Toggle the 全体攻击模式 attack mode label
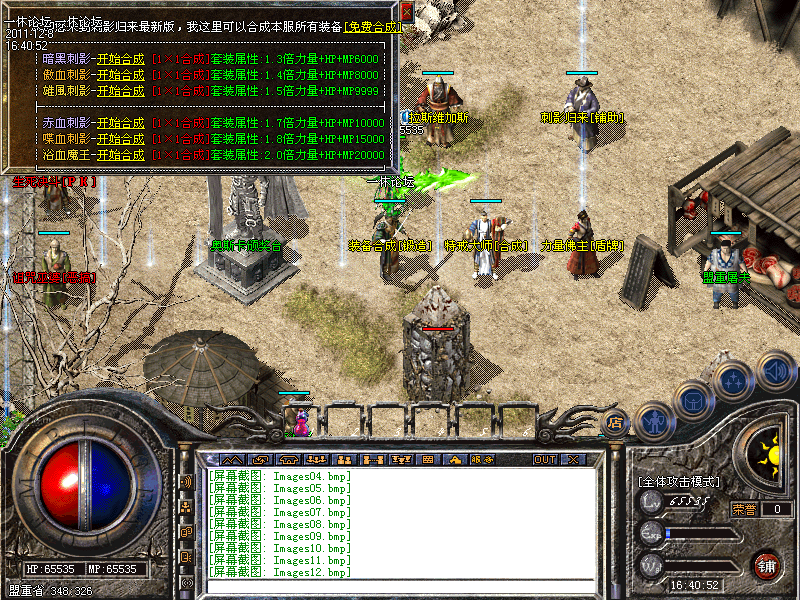This screenshot has height=600, width=800. pyautogui.click(x=679, y=482)
